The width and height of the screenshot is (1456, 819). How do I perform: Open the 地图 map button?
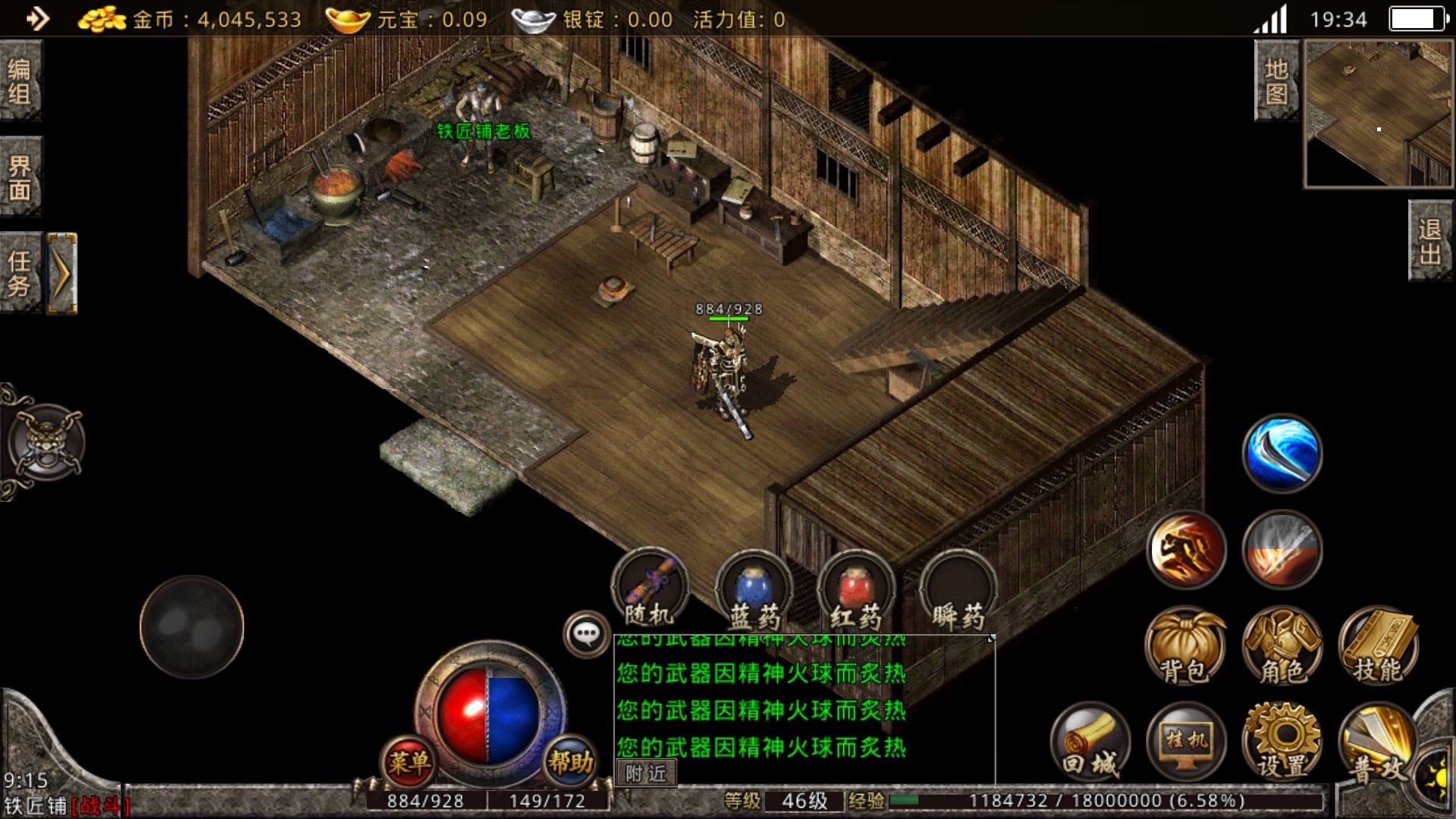point(1276,80)
